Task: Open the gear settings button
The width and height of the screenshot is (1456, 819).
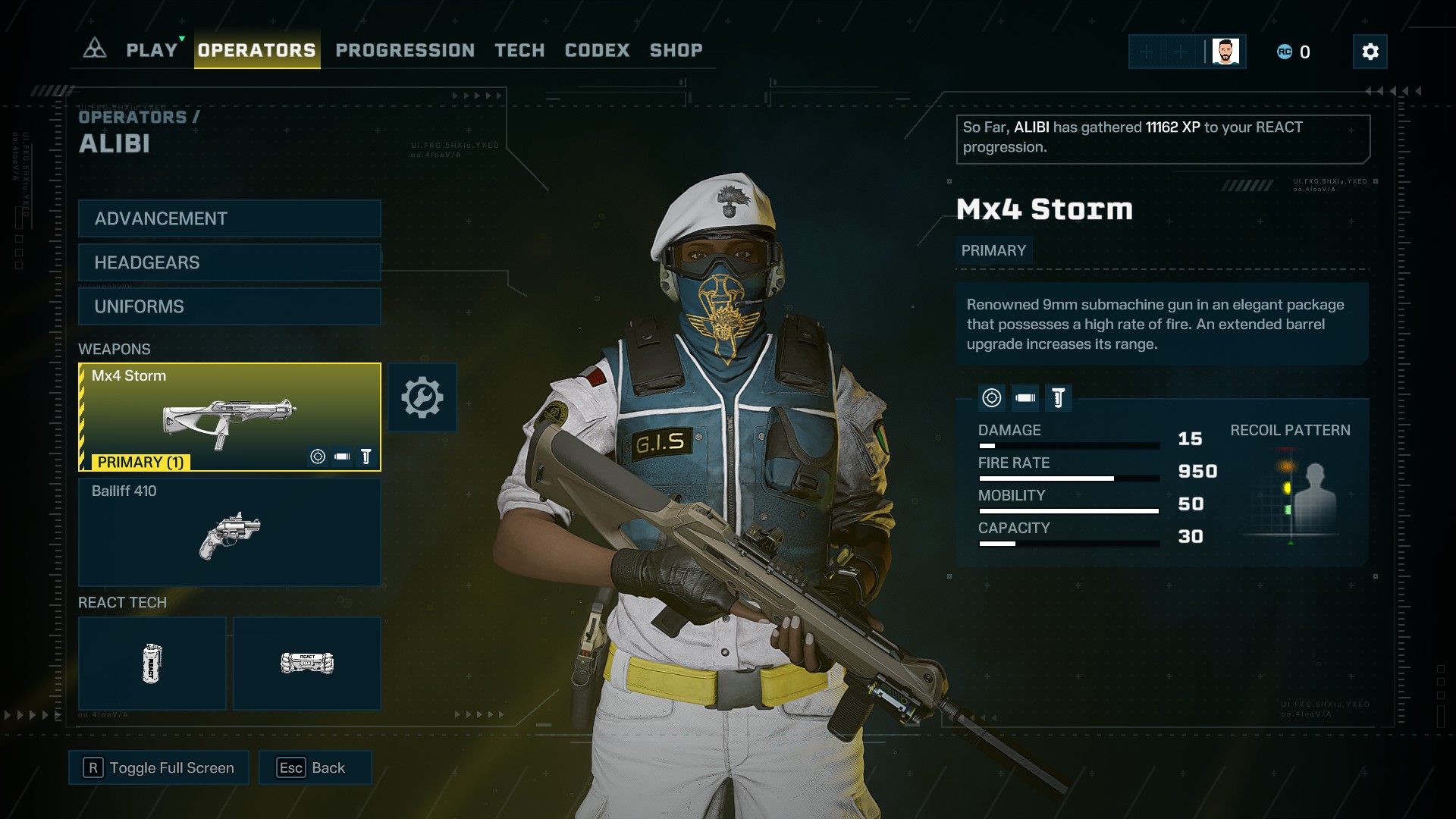Action: (1370, 52)
